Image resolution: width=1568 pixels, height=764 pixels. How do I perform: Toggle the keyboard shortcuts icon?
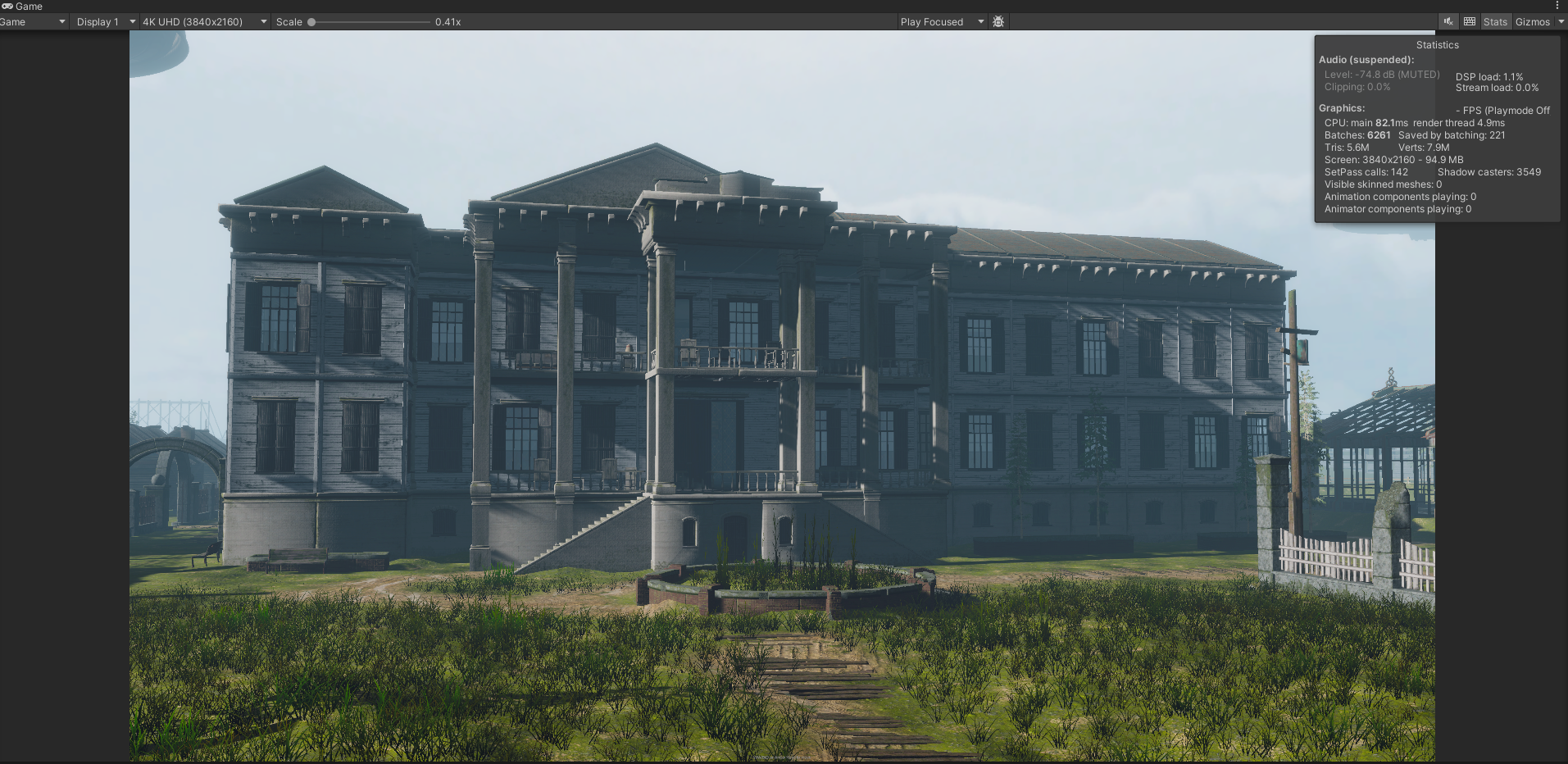(x=1470, y=22)
